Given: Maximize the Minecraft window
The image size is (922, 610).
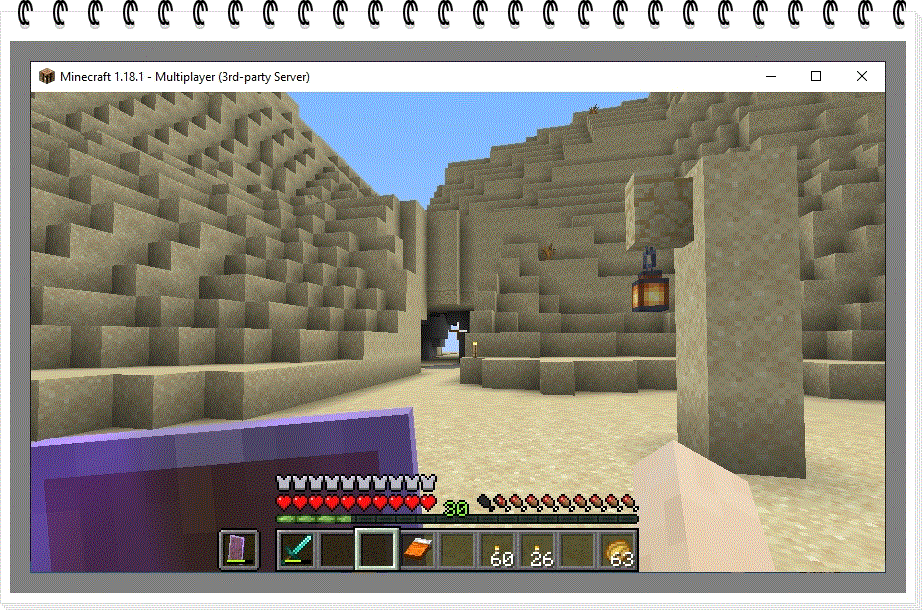Looking at the screenshot, I should point(816,76).
